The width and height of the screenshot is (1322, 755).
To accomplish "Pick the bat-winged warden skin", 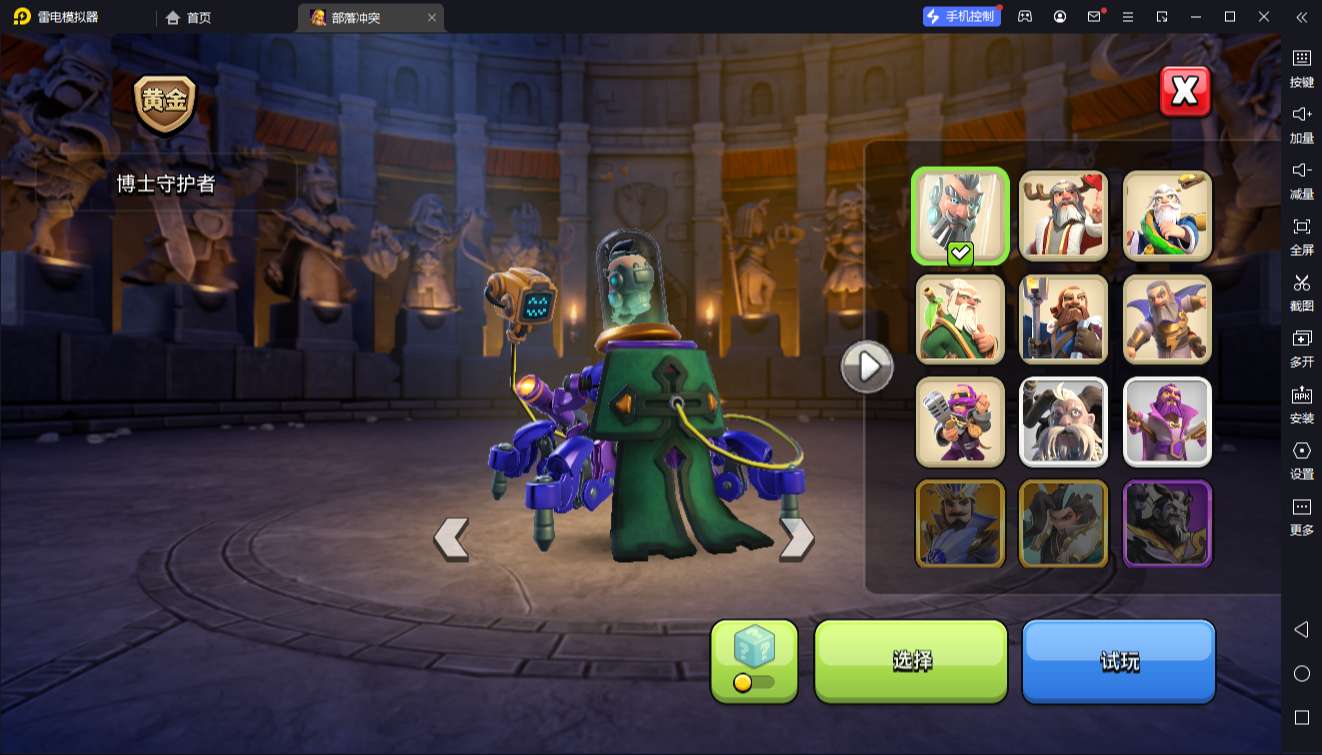I will [x=1167, y=319].
